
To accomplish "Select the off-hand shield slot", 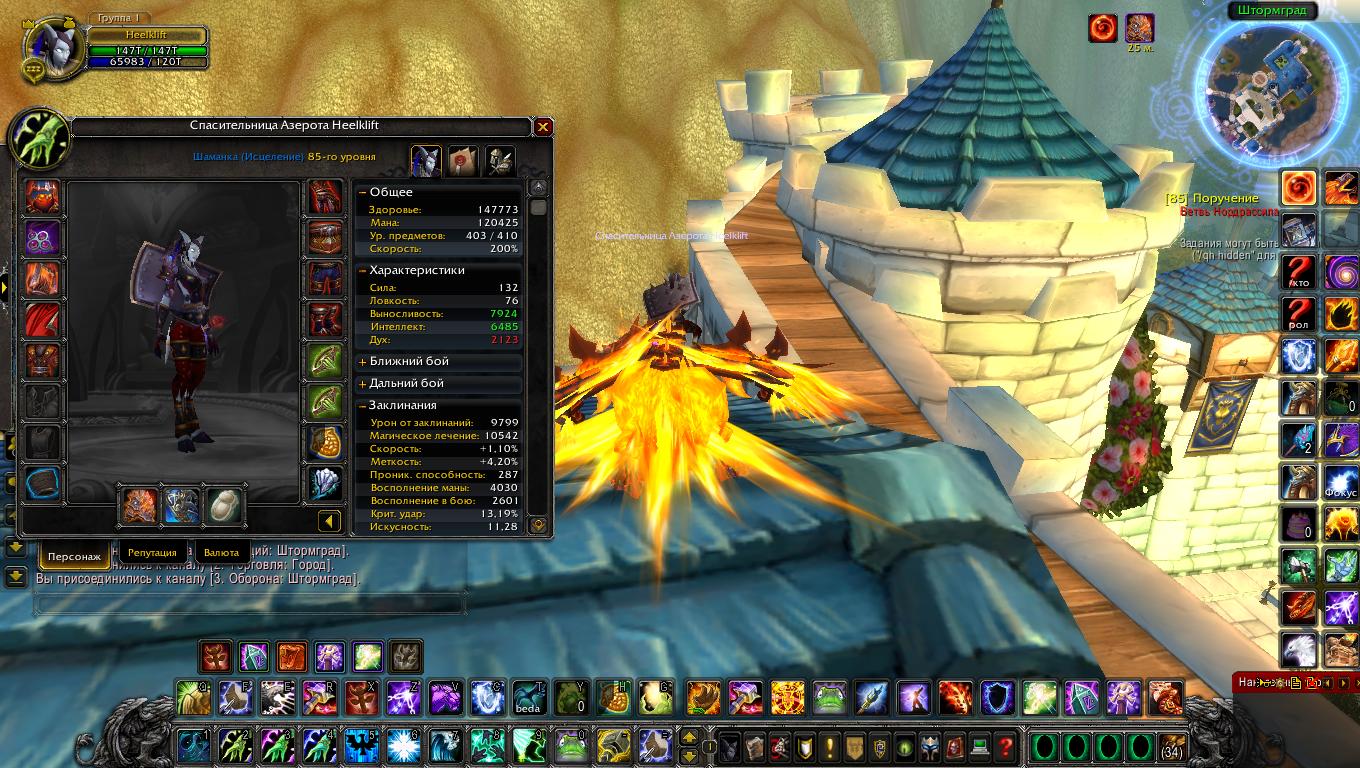I will coord(182,507).
